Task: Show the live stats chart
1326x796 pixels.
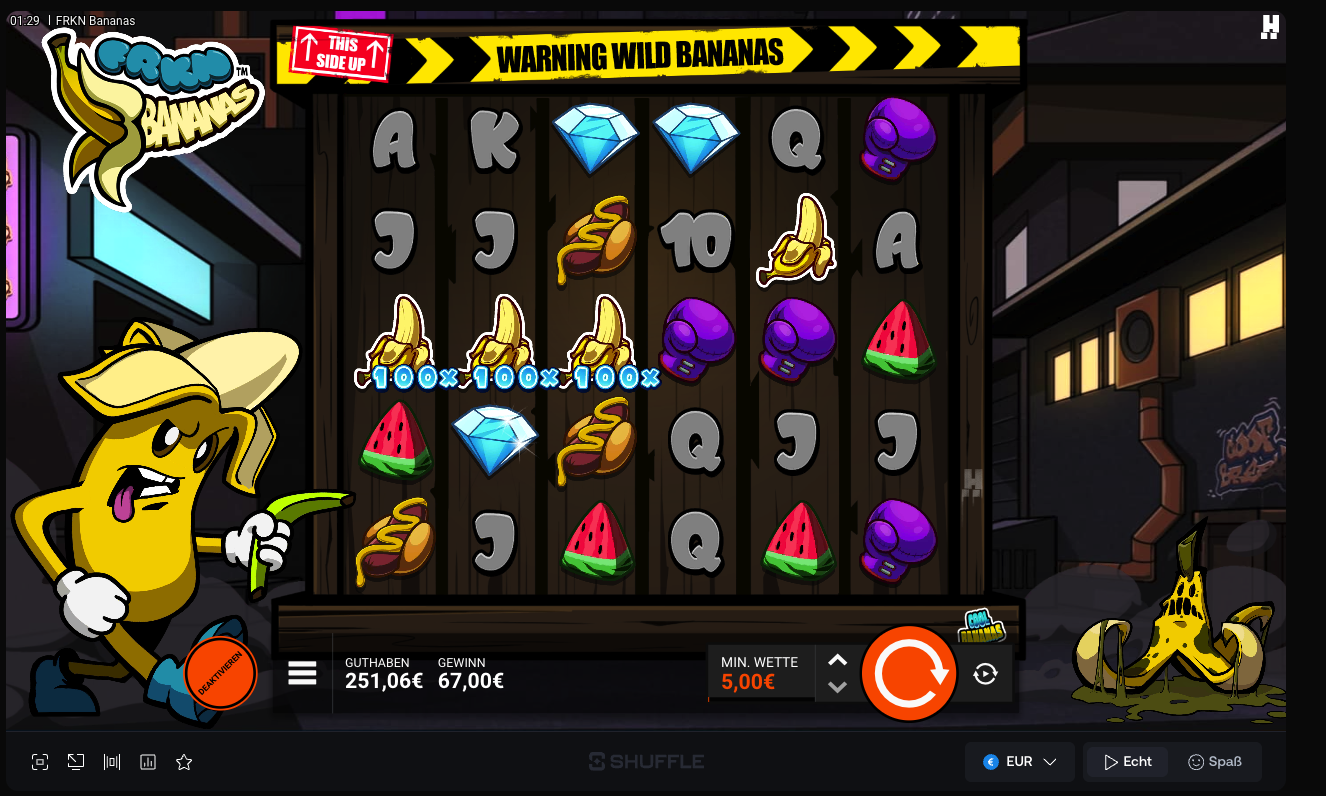Action: click(148, 762)
